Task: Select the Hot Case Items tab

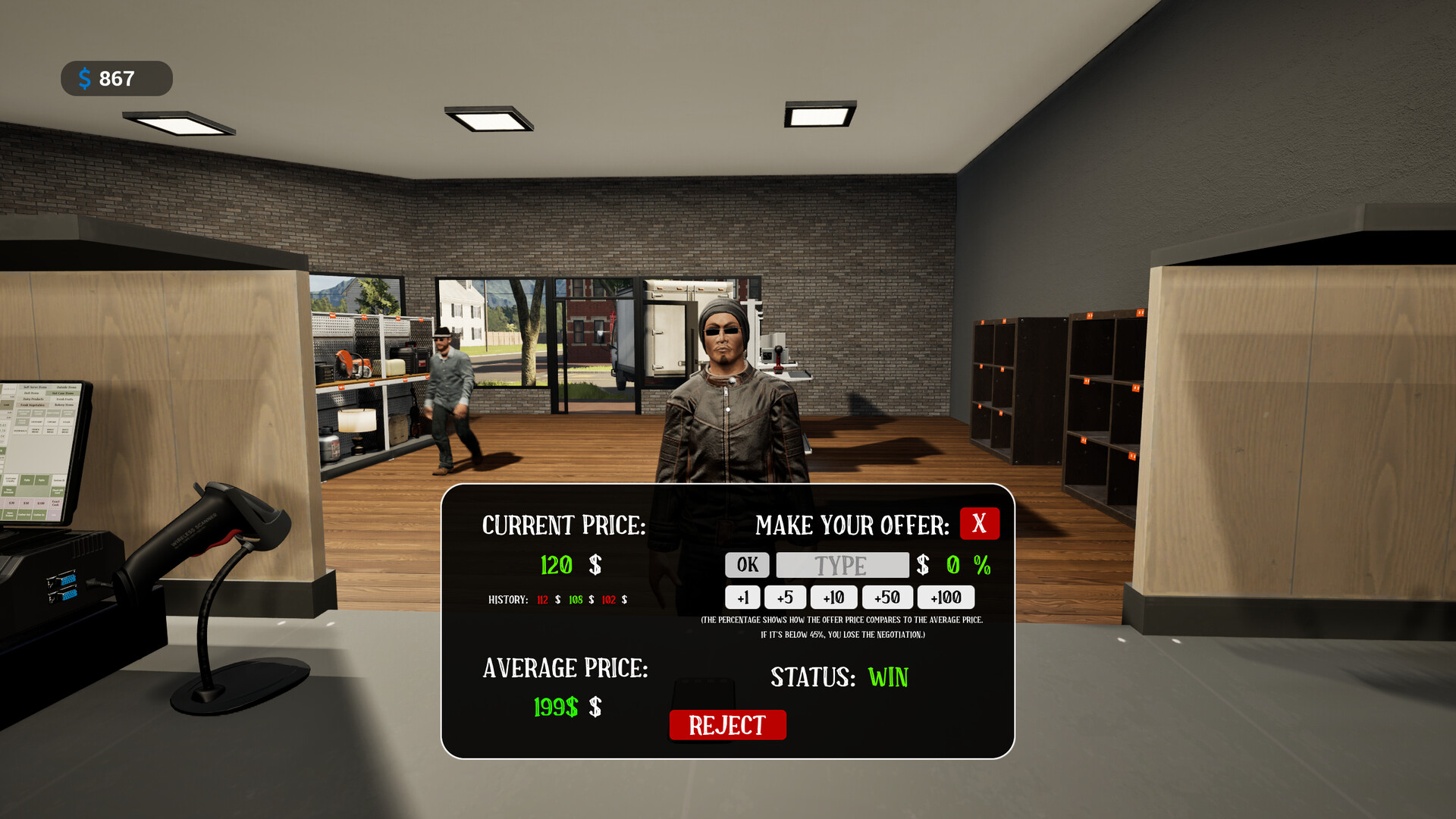Action: [x=63, y=393]
